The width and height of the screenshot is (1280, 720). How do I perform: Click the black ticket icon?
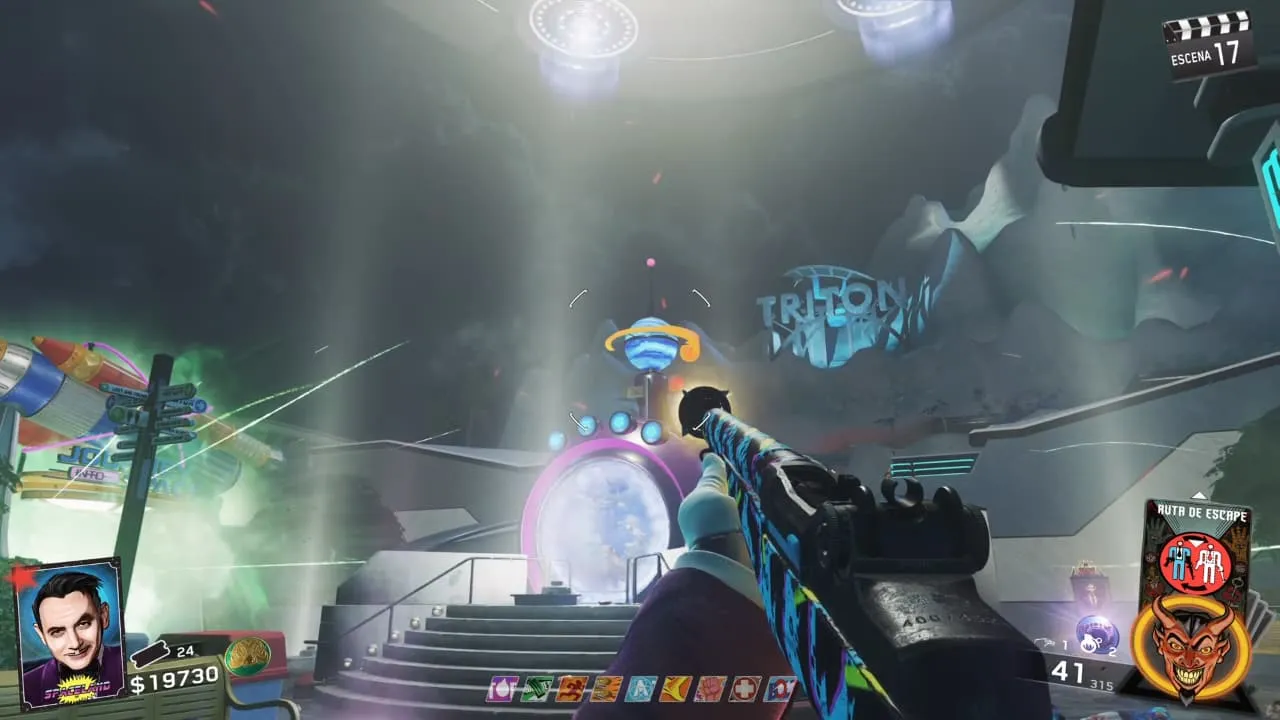coord(152,654)
